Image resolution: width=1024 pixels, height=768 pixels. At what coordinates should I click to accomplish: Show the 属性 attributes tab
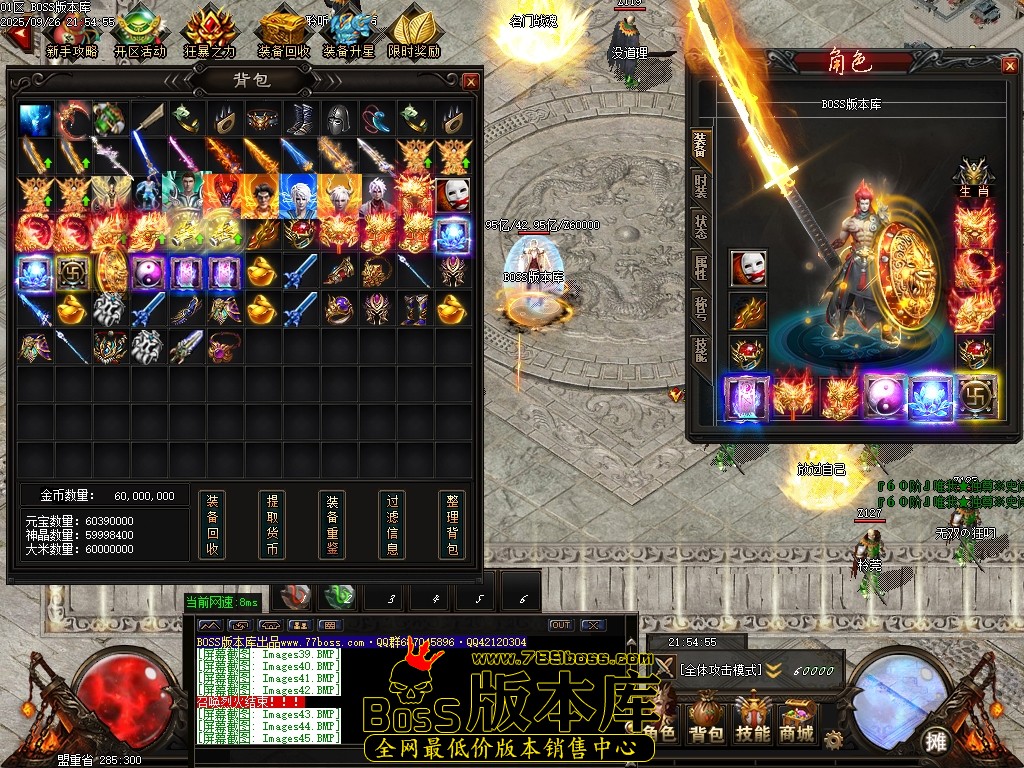coord(700,266)
